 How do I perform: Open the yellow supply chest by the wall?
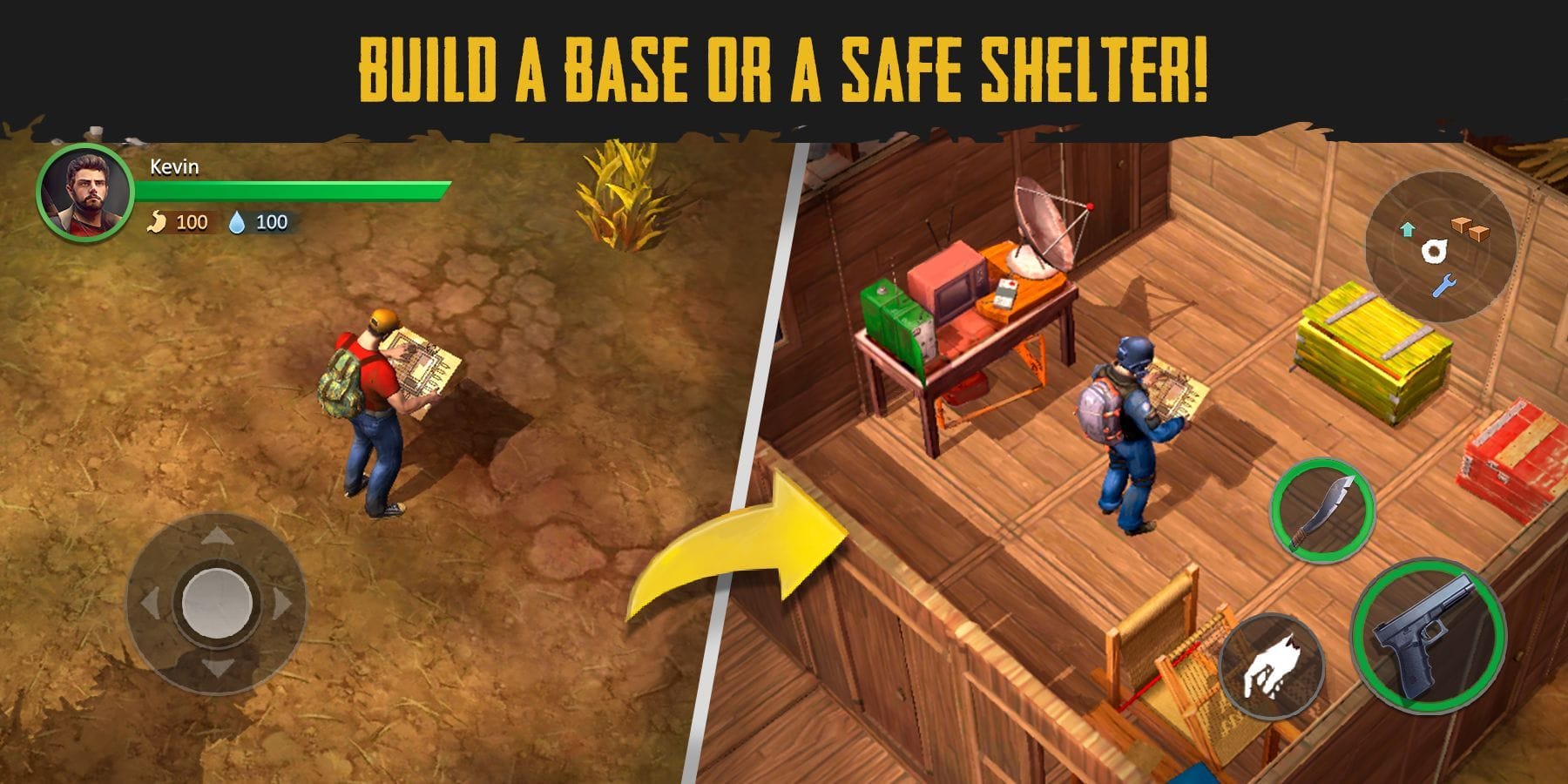pos(1376,348)
